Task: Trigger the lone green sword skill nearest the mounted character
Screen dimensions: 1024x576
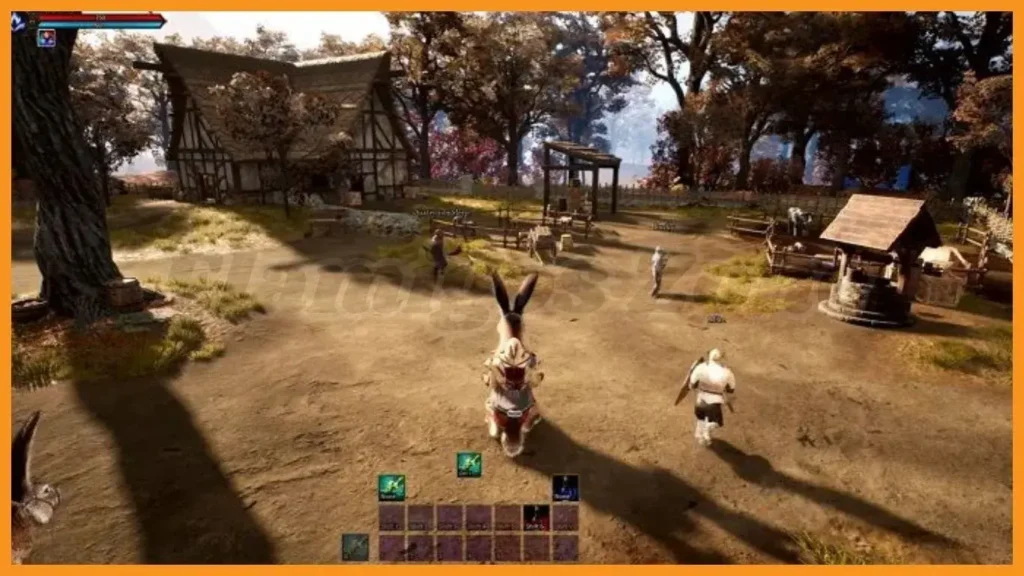Action: click(469, 464)
